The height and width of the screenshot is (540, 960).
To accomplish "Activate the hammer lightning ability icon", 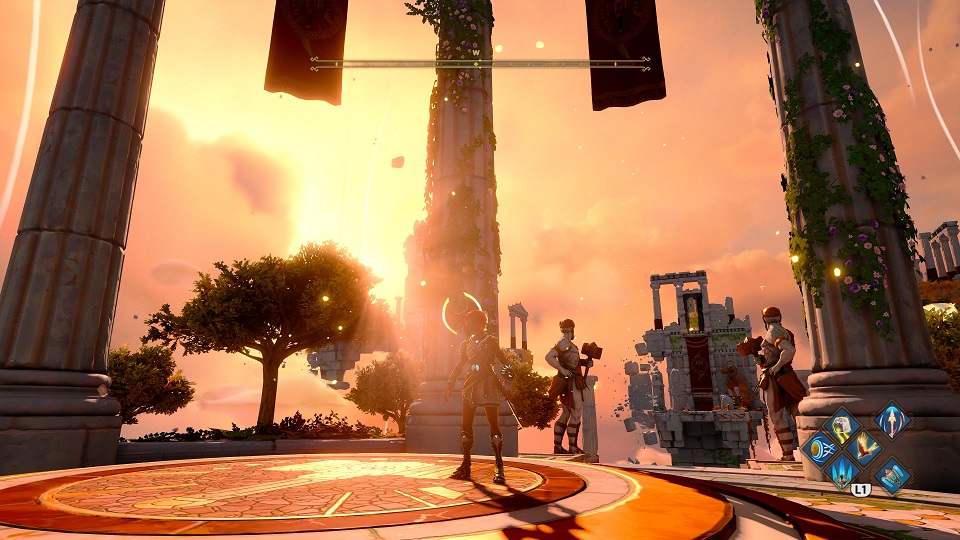I will 841,425.
